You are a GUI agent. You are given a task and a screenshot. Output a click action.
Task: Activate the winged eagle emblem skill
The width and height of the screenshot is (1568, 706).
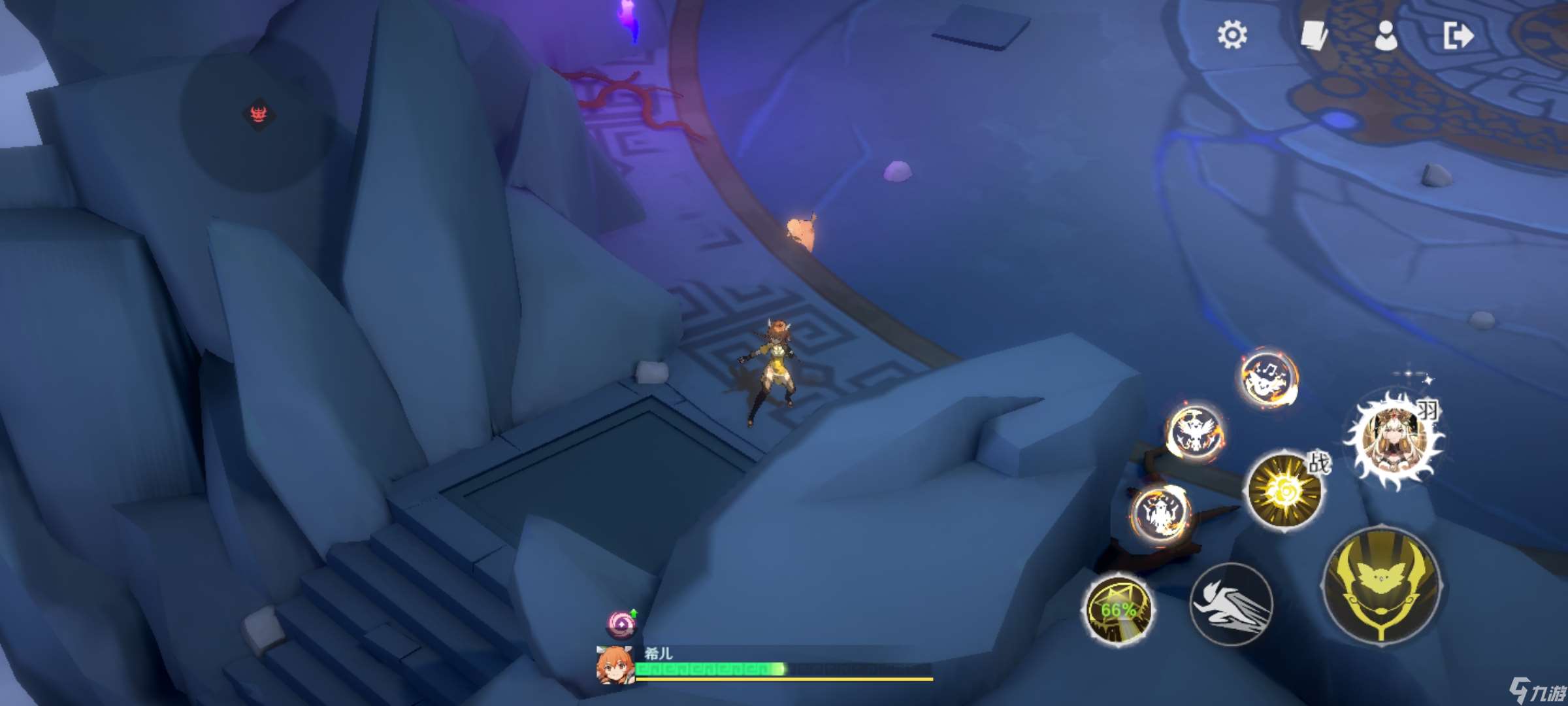[1195, 432]
